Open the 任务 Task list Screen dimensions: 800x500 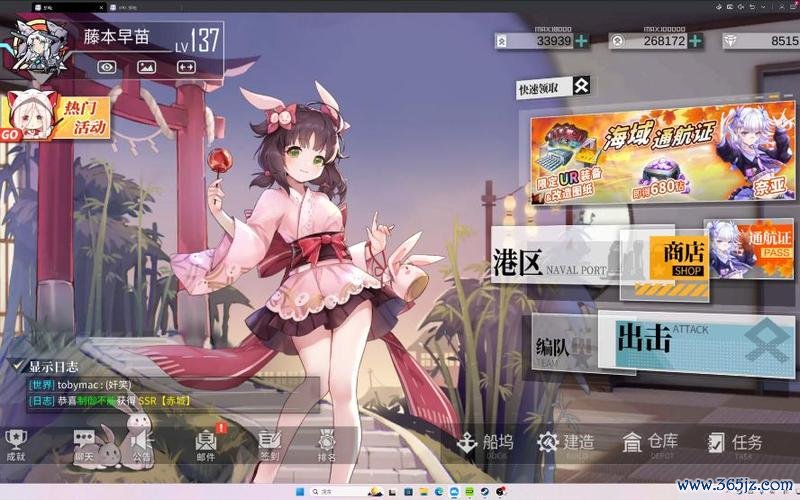click(735, 442)
